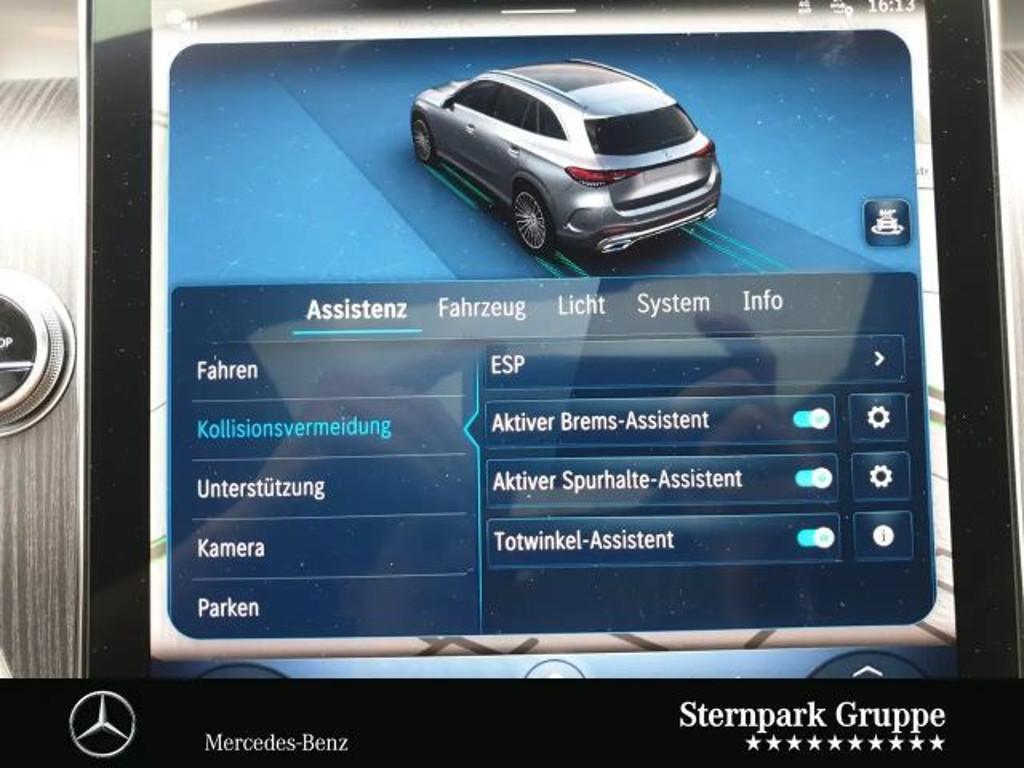The height and width of the screenshot is (768, 1024).
Task: Toggle Aktiver Brems-Assistent switch
Action: coord(813,419)
